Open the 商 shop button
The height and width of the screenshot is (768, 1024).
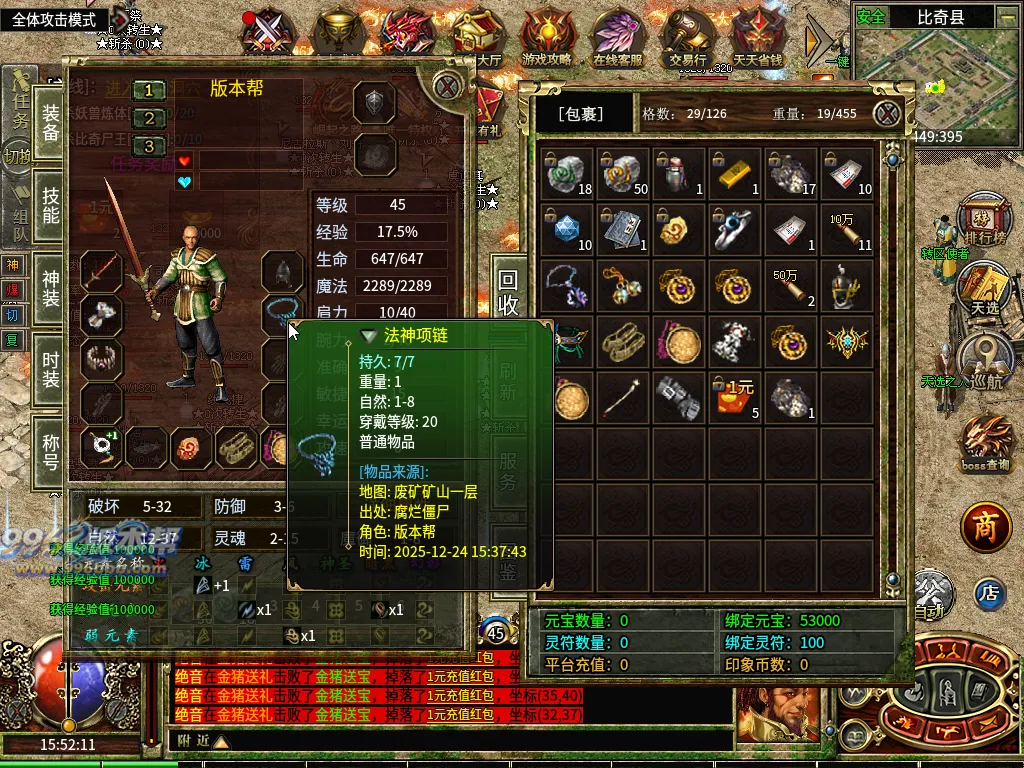(986, 528)
